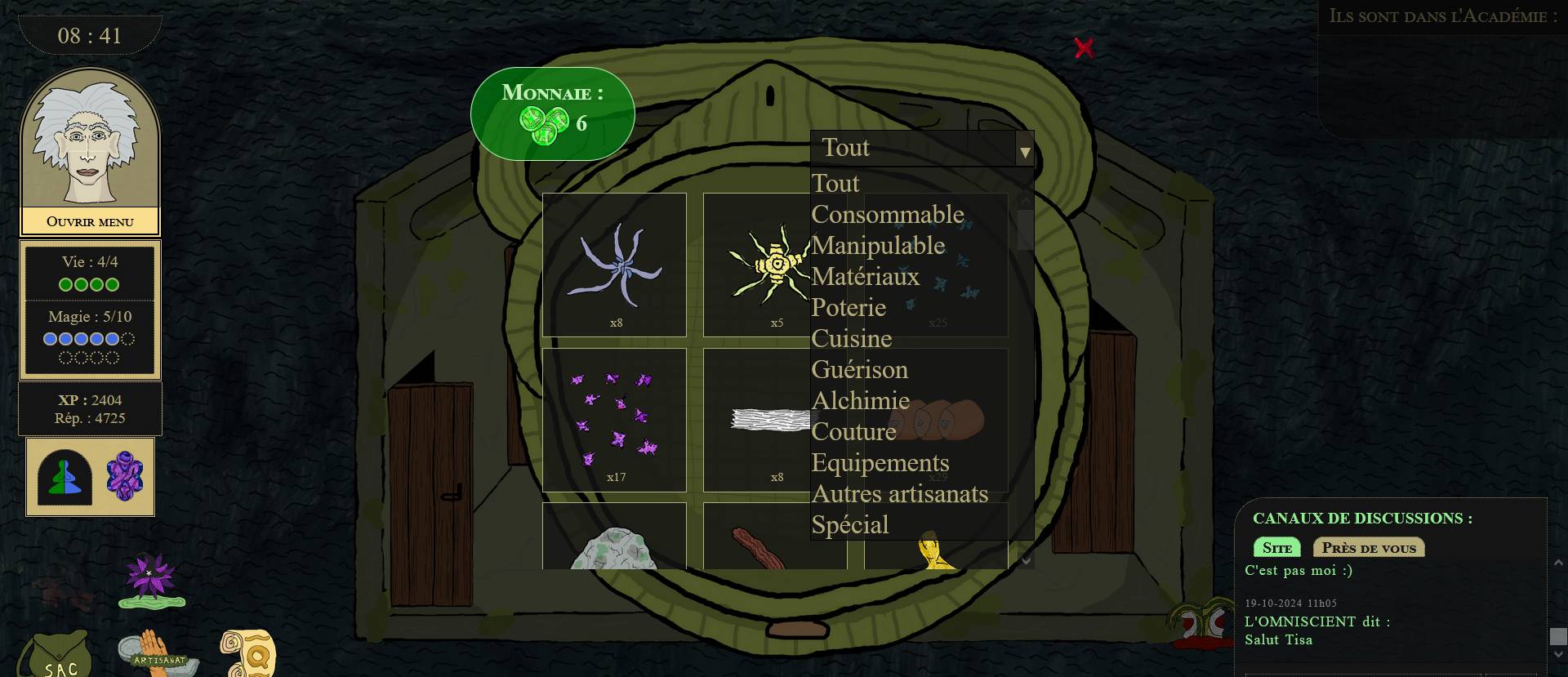Click the Ouvrir menu button

coord(90,221)
